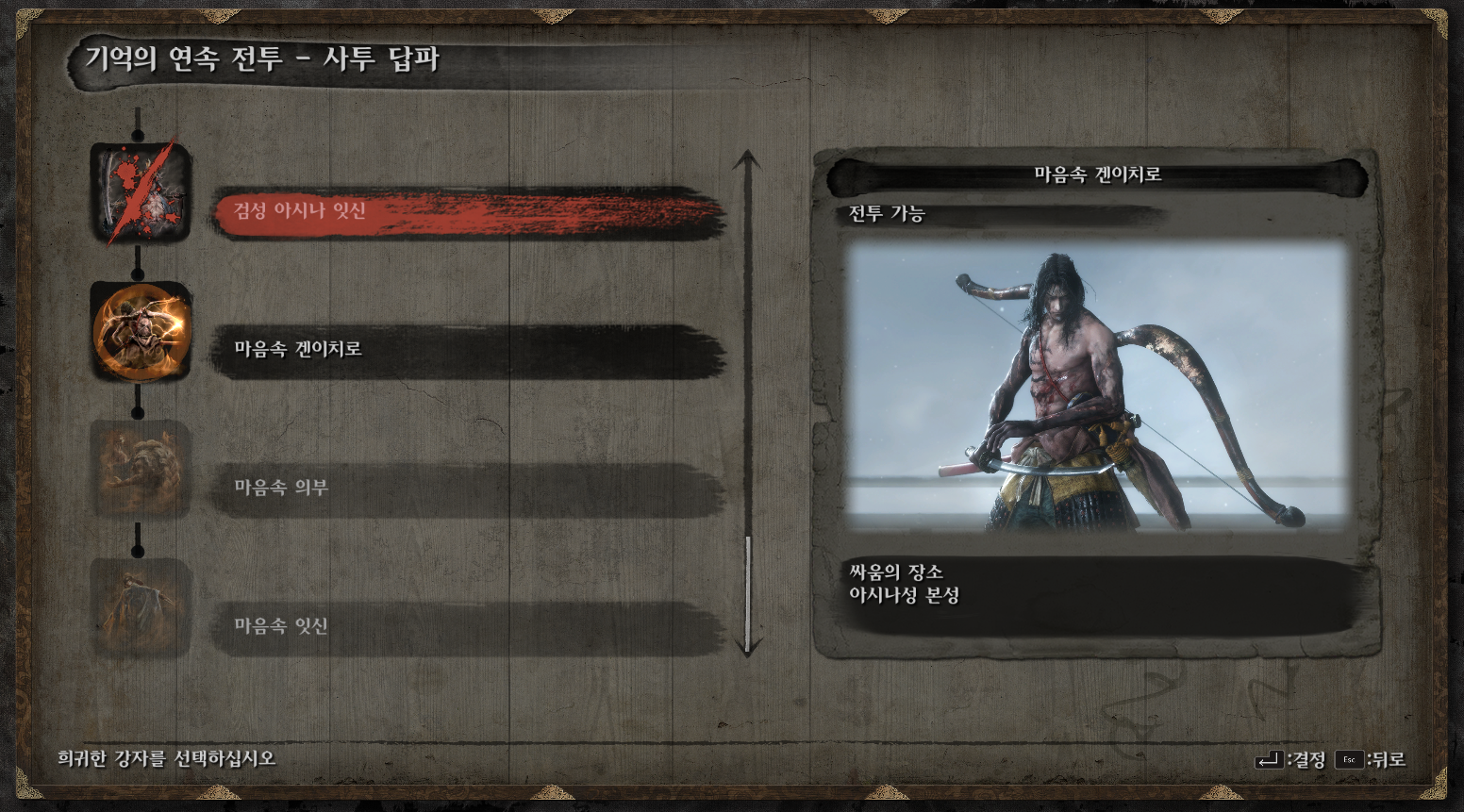Choose the 마음속 겐이치로 boss entry
The width and height of the screenshot is (1464, 812).
tap(467, 350)
